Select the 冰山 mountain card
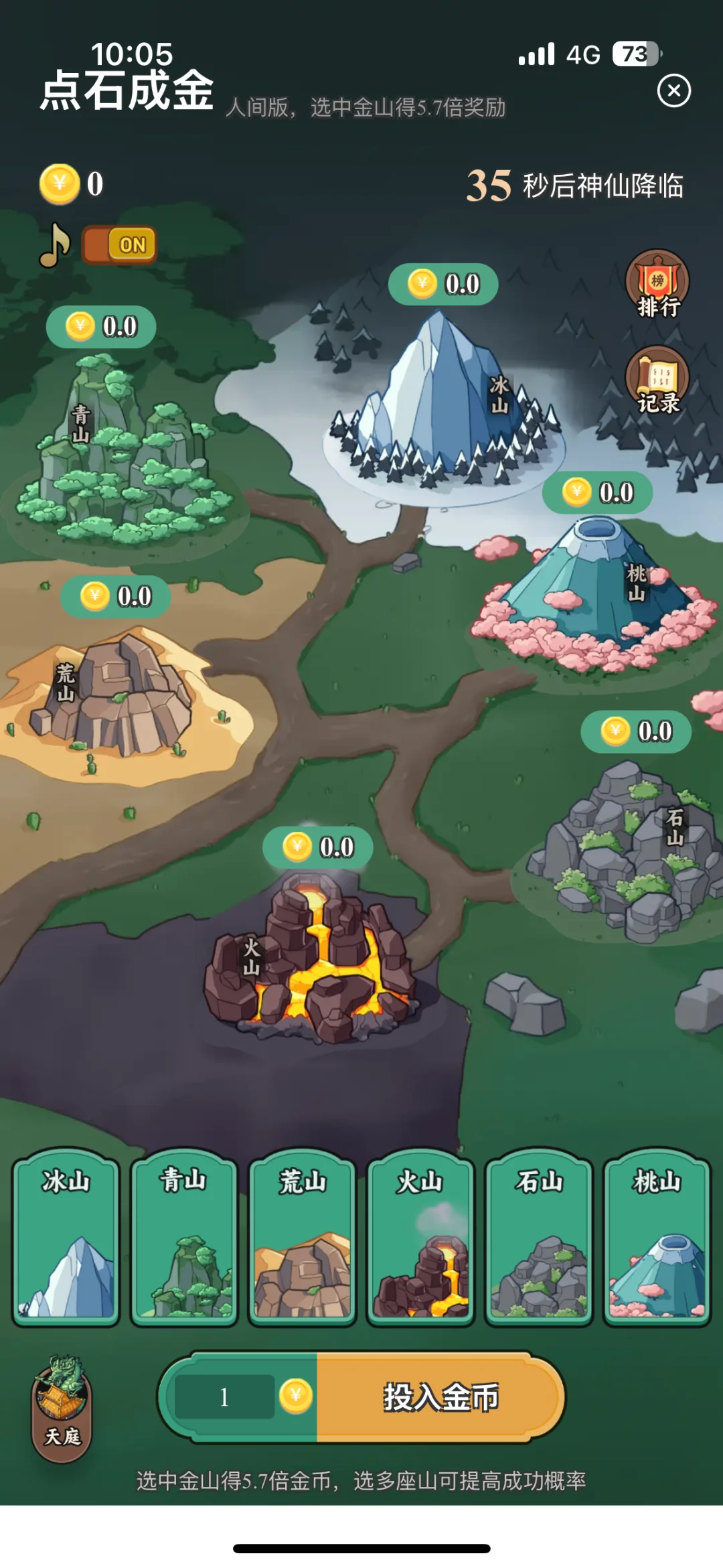 pyautogui.click(x=66, y=1238)
